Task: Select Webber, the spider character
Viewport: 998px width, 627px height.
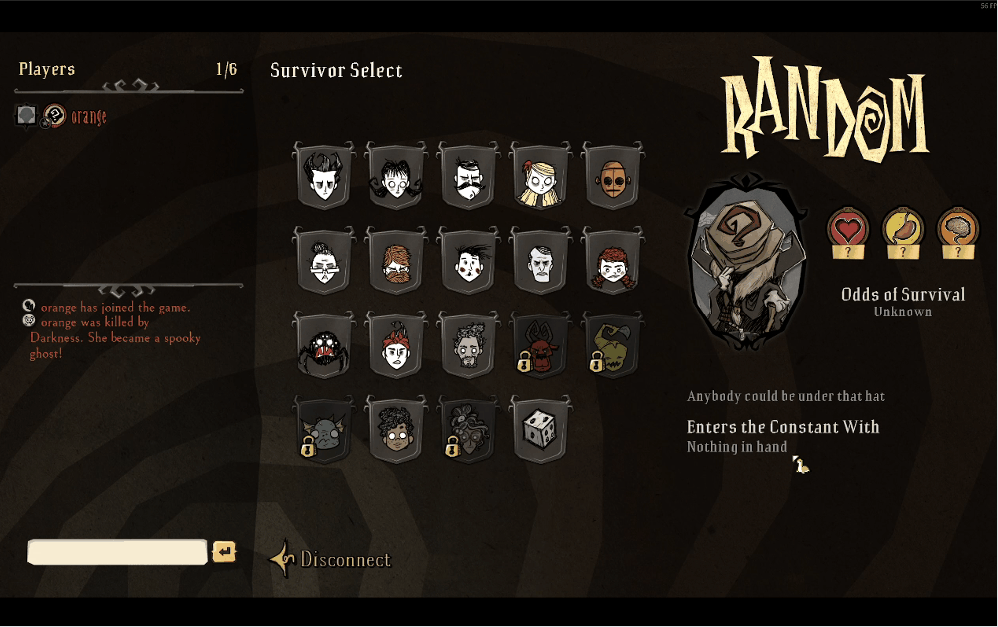Action: 324,347
